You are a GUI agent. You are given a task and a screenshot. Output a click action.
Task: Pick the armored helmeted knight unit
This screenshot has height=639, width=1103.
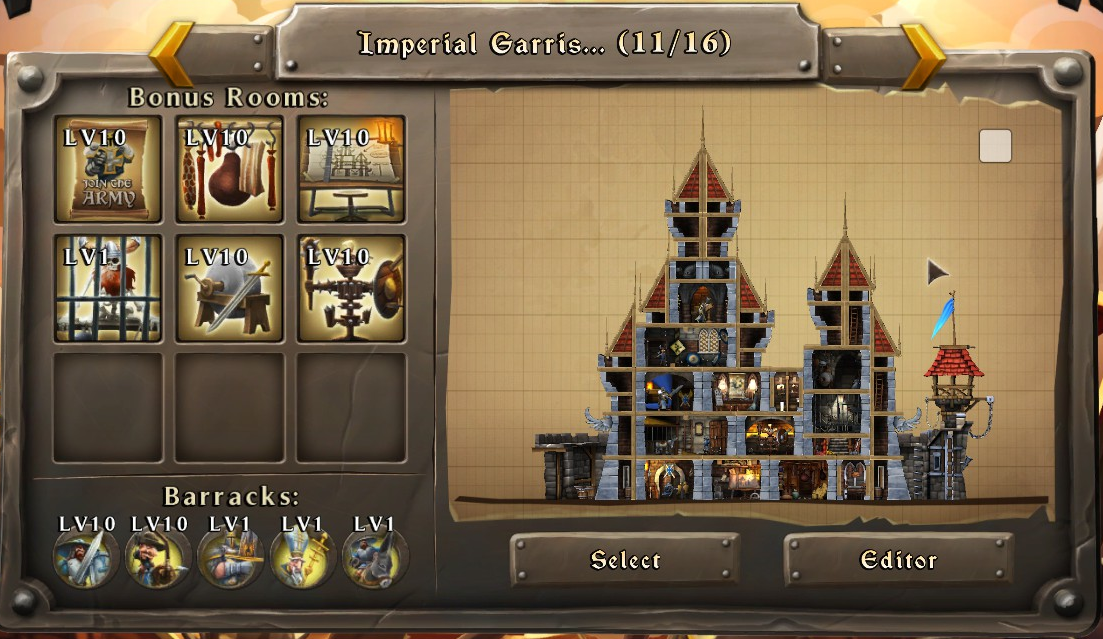click(x=231, y=557)
